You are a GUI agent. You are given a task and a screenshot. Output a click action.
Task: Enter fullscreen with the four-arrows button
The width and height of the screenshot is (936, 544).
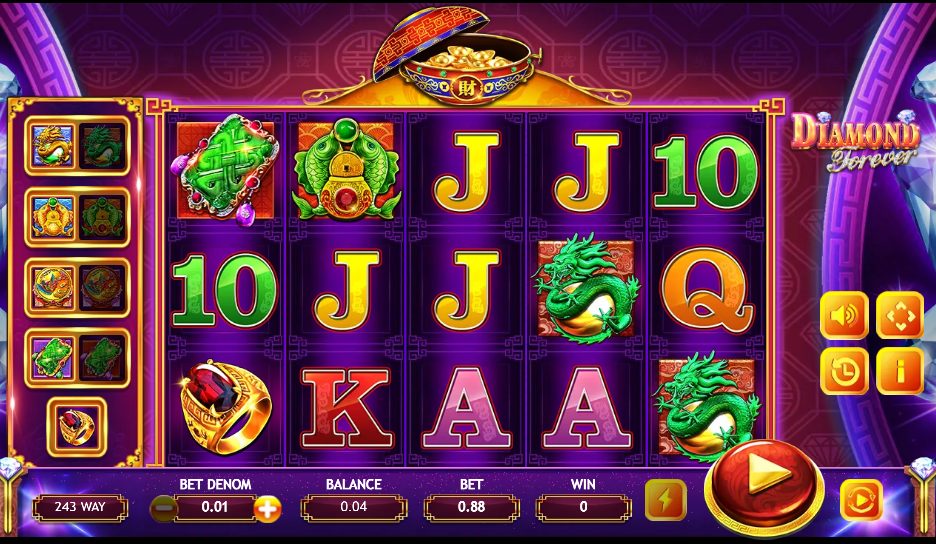(x=900, y=317)
